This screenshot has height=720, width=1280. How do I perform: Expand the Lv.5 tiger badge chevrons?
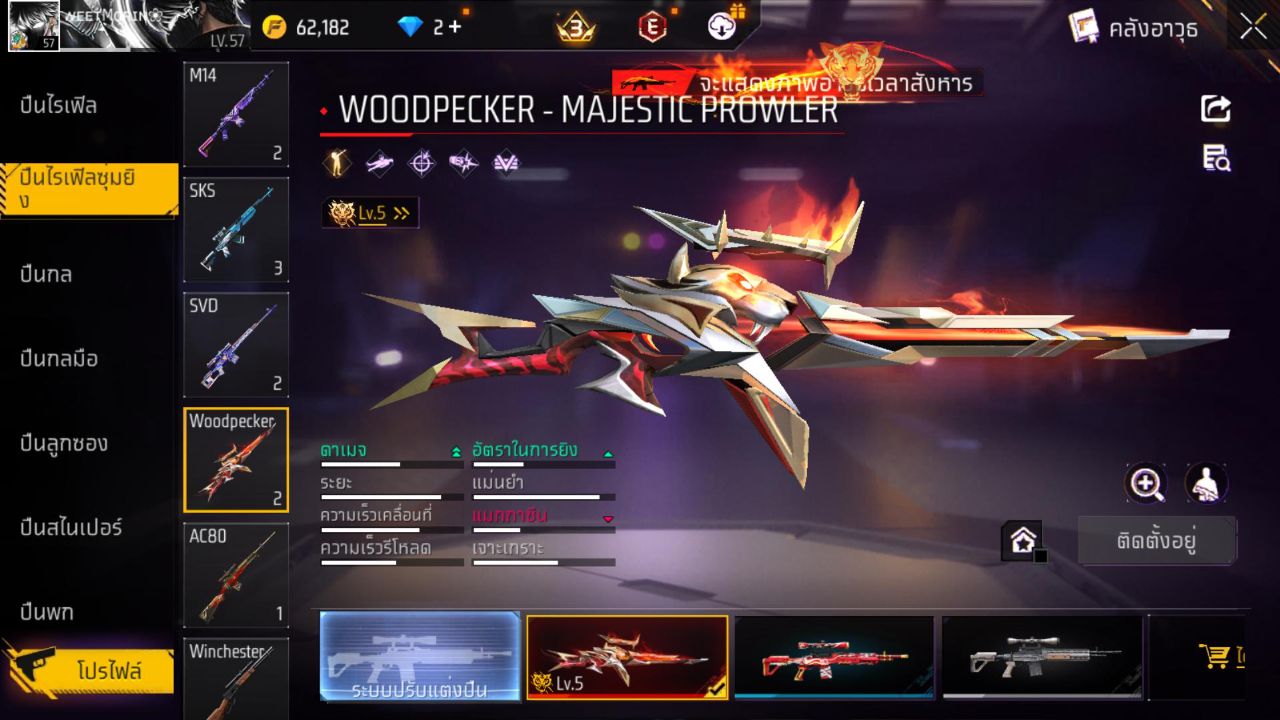(400, 212)
